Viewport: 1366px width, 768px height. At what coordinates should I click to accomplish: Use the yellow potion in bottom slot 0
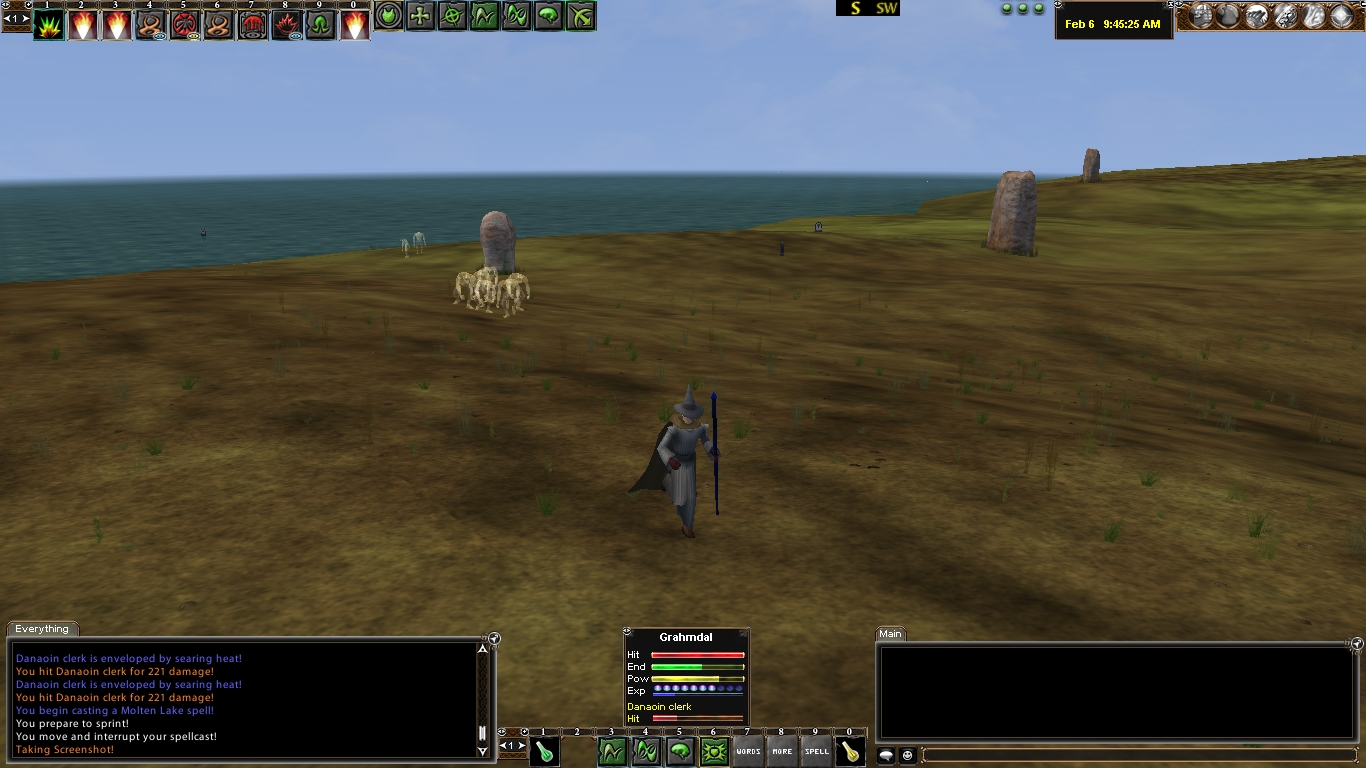[x=850, y=752]
